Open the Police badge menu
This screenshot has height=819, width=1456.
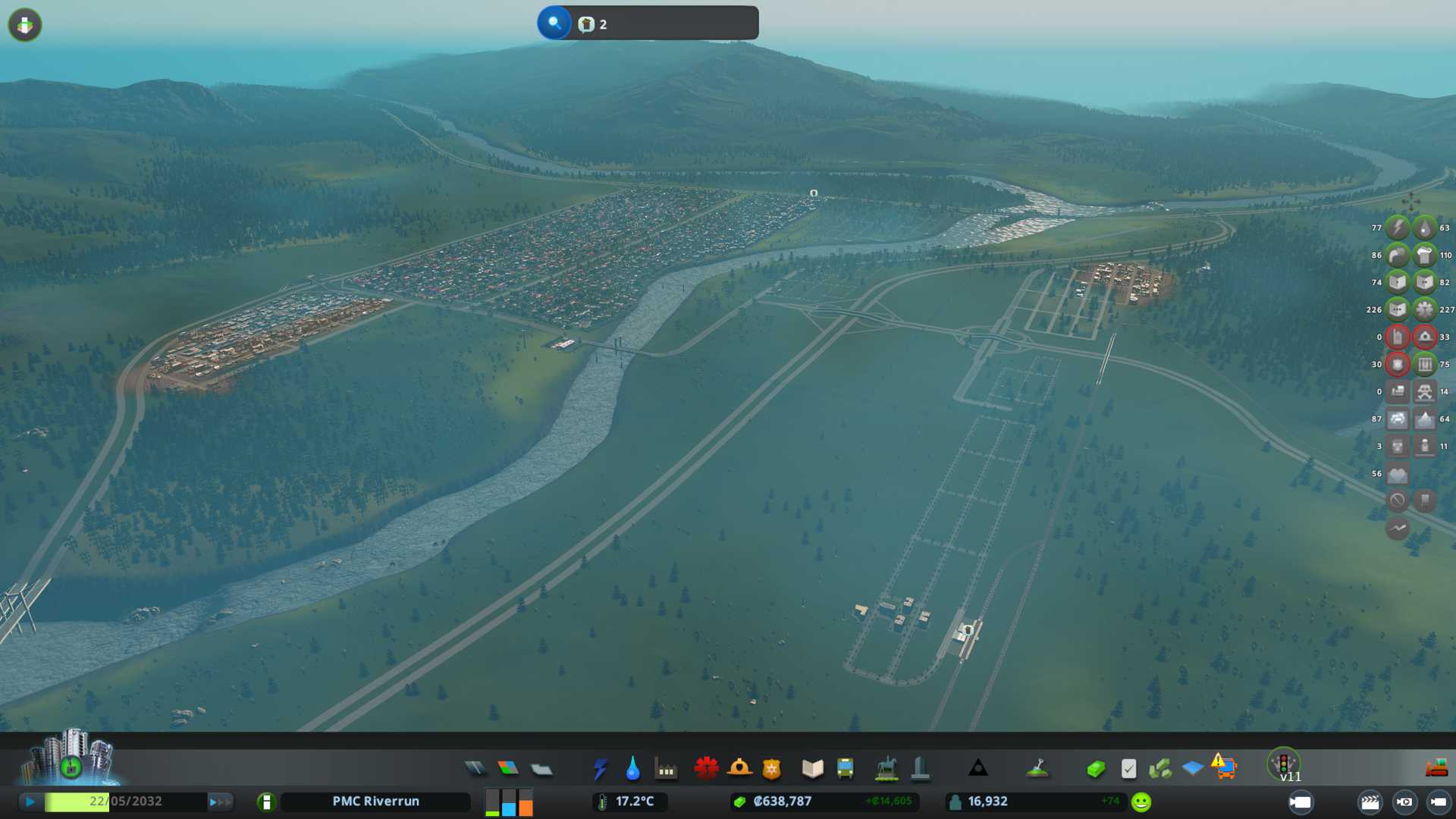tap(772, 769)
